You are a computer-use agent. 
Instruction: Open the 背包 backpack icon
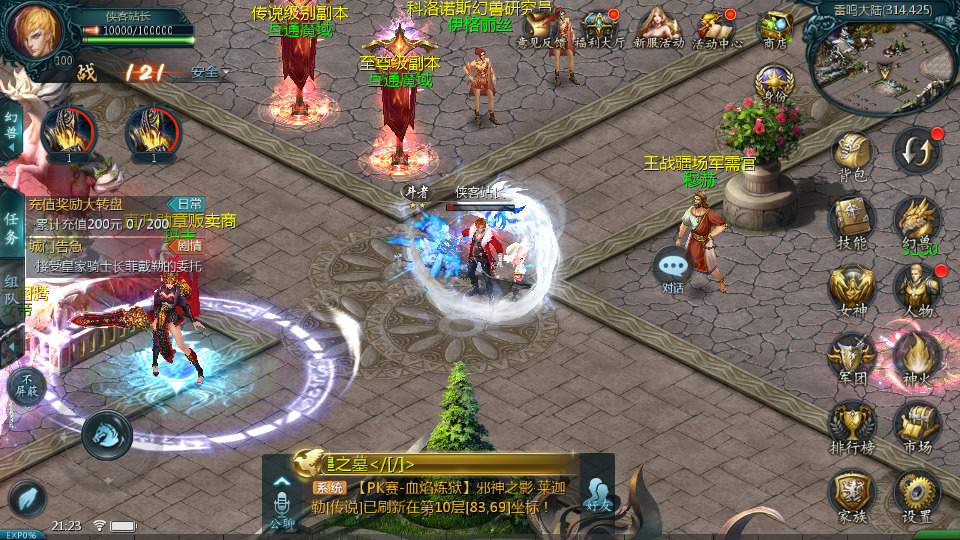[852, 155]
